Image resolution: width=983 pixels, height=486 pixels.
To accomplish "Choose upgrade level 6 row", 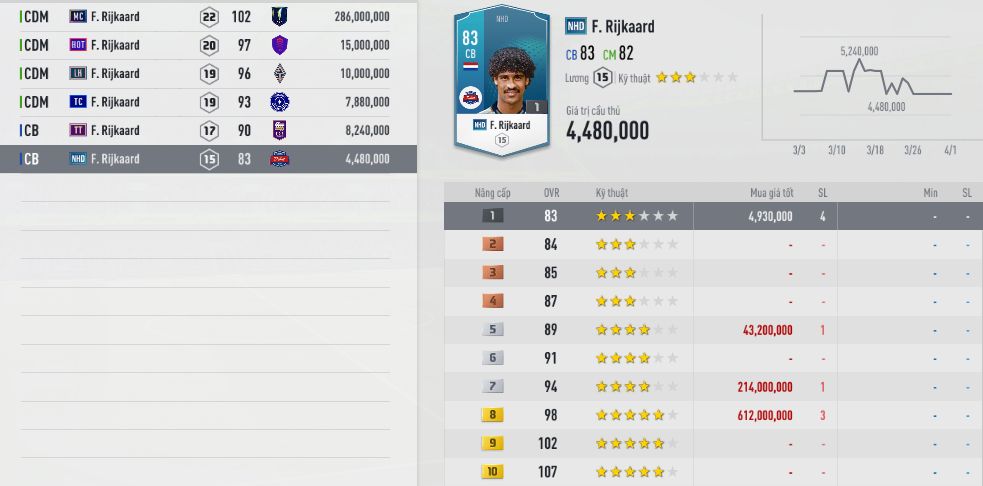I will [x=712, y=358].
